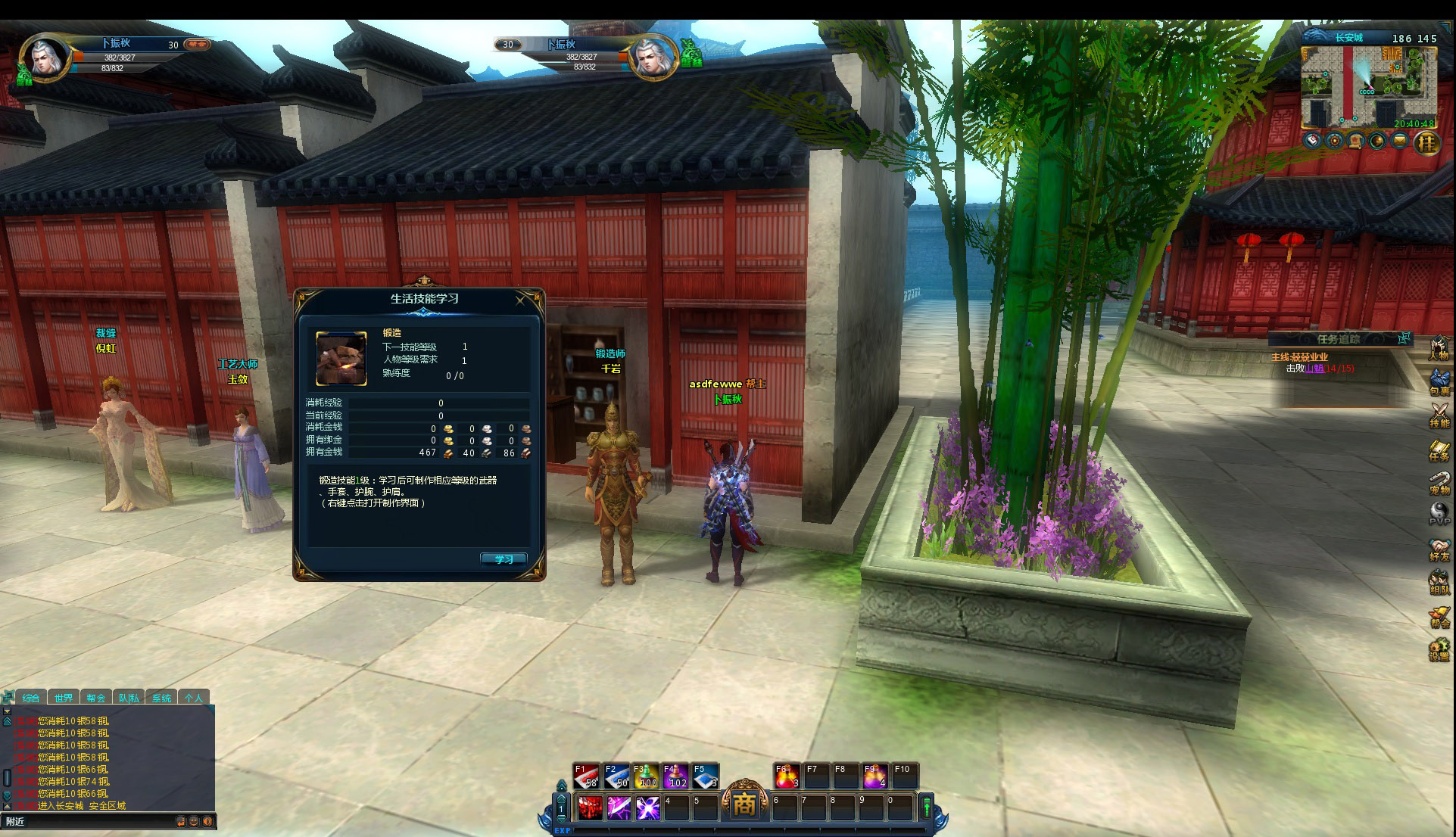Toggle the 挂 auto-play button
1456x837 pixels.
coord(1427,142)
